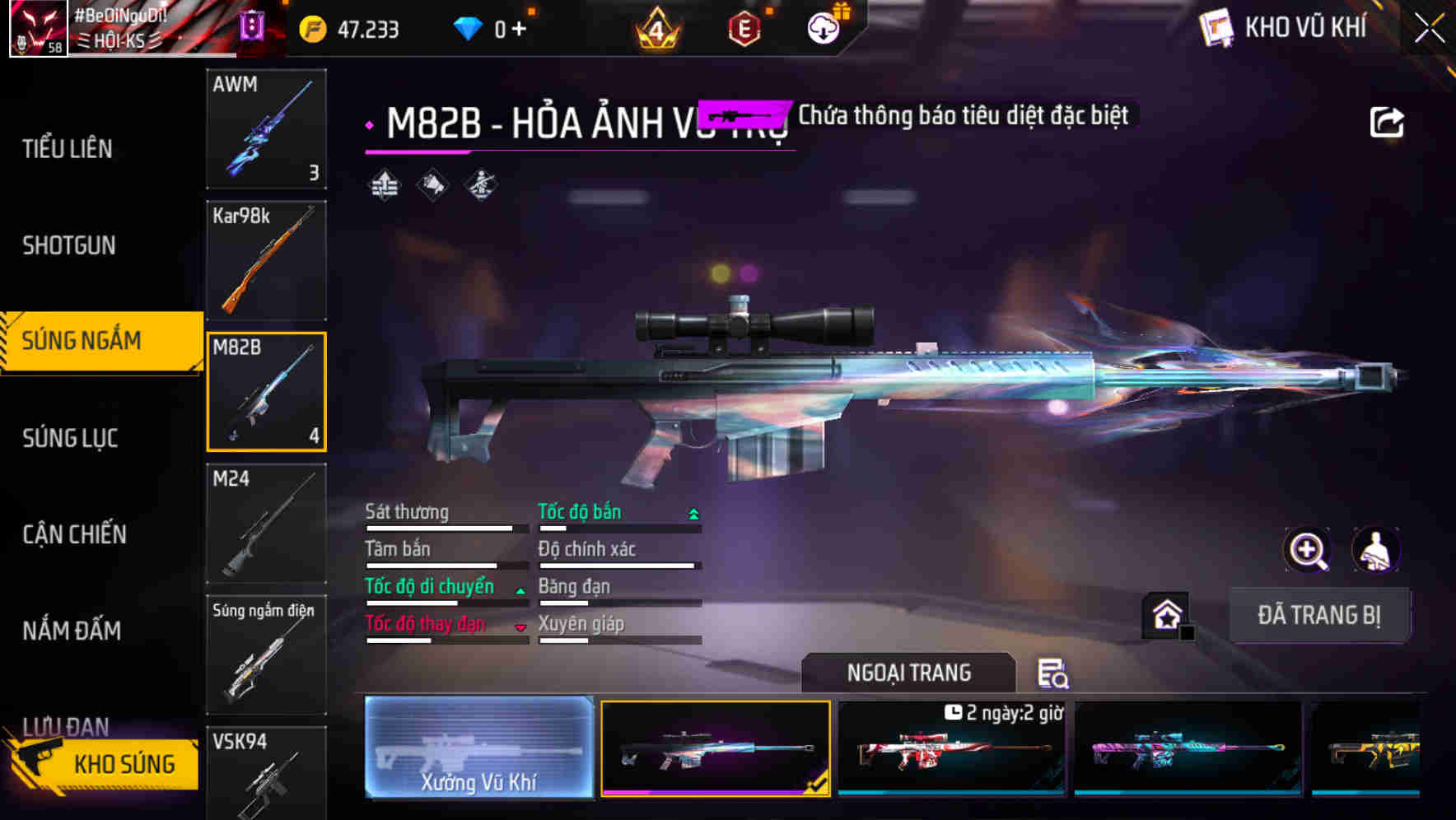
Task: Open the skin inspect icon beside NGOẠI TRANG
Action: [x=1055, y=673]
